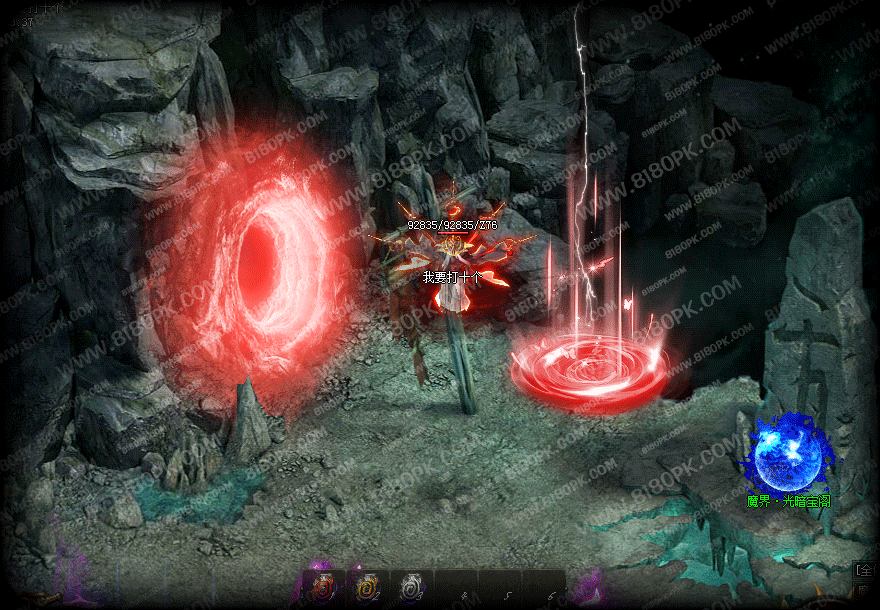Select the empty hotbar slot numbered 4
880x610 pixels.
click(456, 589)
